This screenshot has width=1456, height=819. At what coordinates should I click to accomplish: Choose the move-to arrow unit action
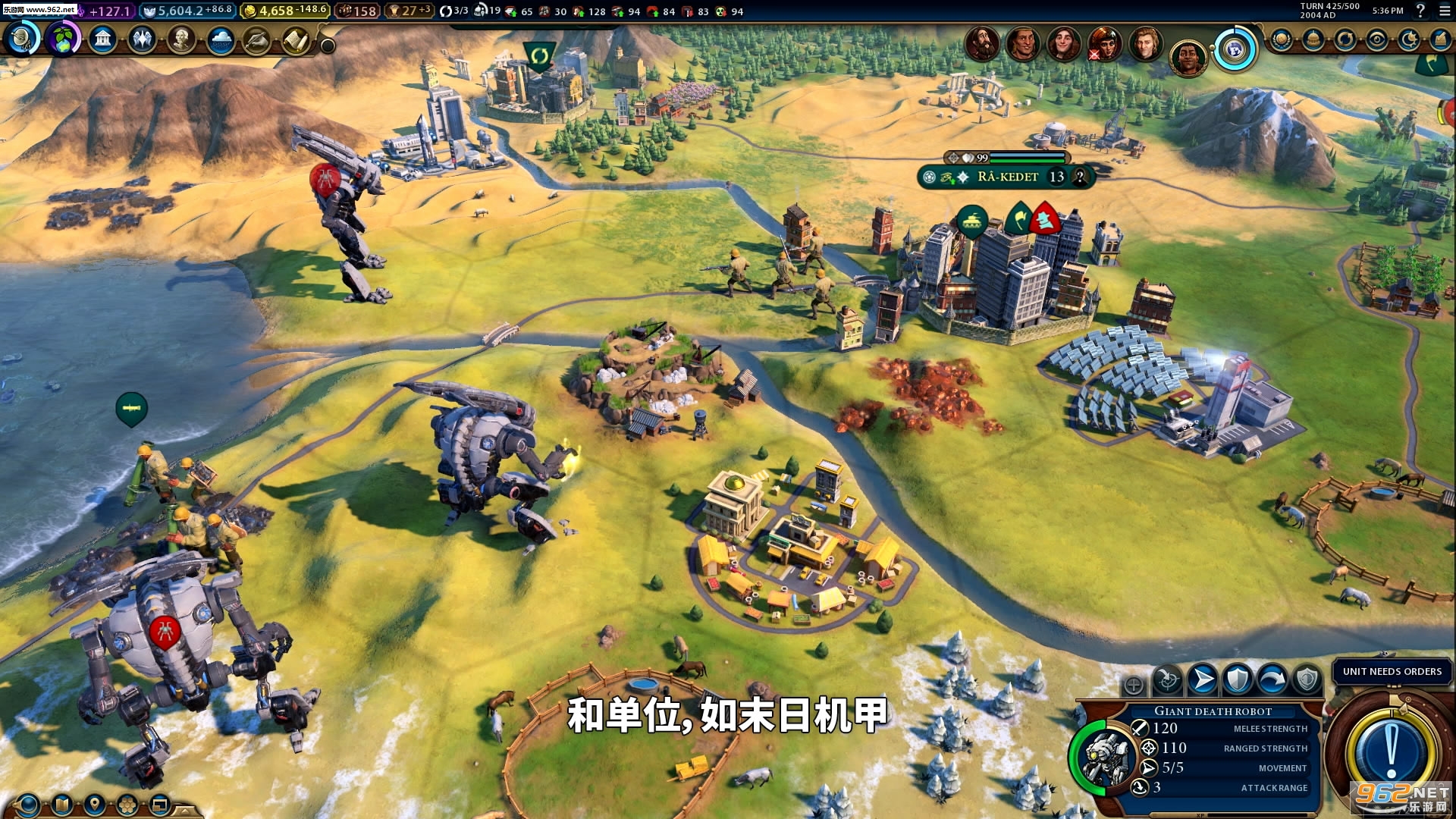coord(1203,679)
